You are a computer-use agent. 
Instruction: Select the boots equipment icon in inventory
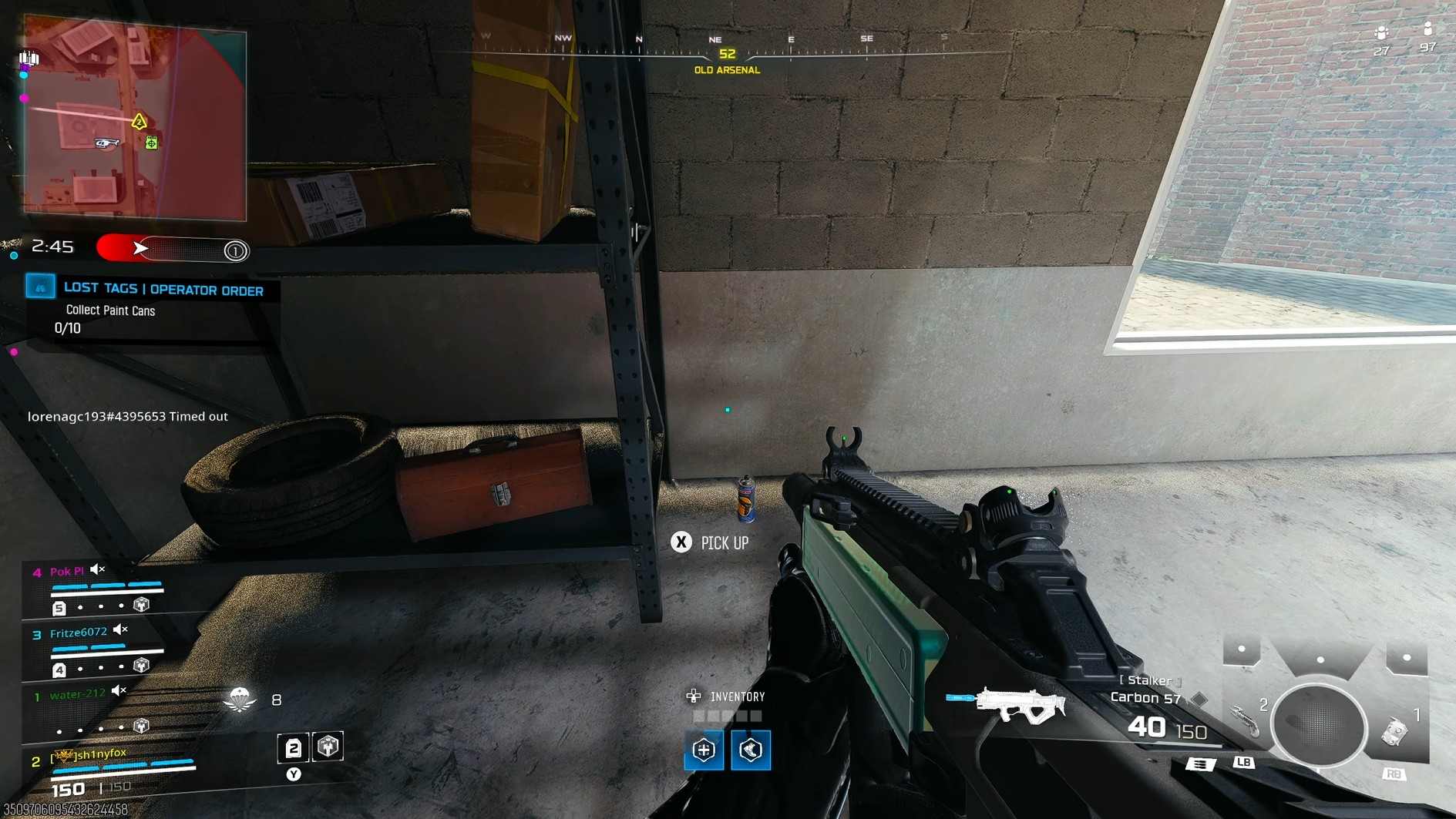[750, 750]
